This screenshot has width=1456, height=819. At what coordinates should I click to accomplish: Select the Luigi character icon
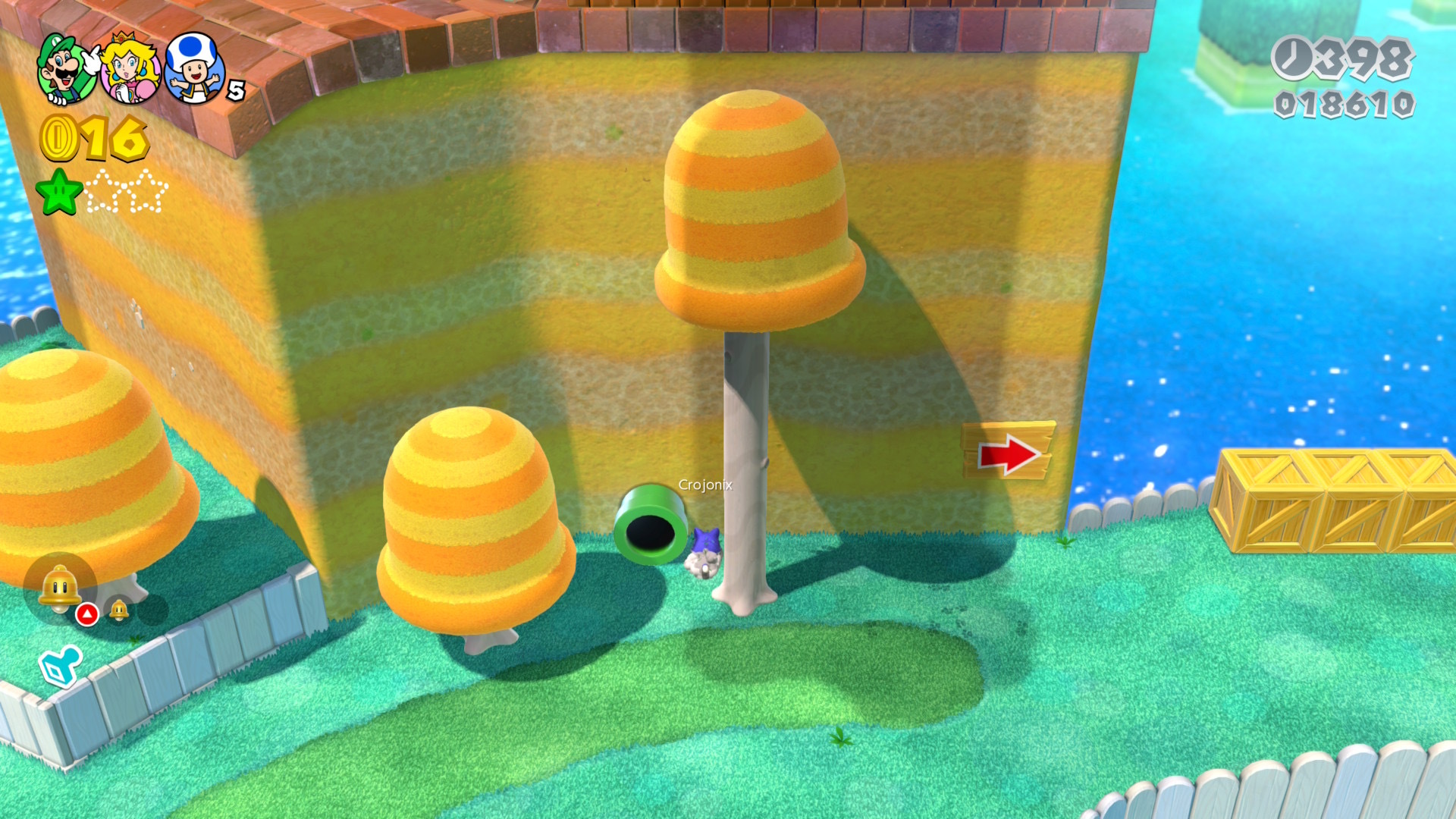tap(66, 69)
